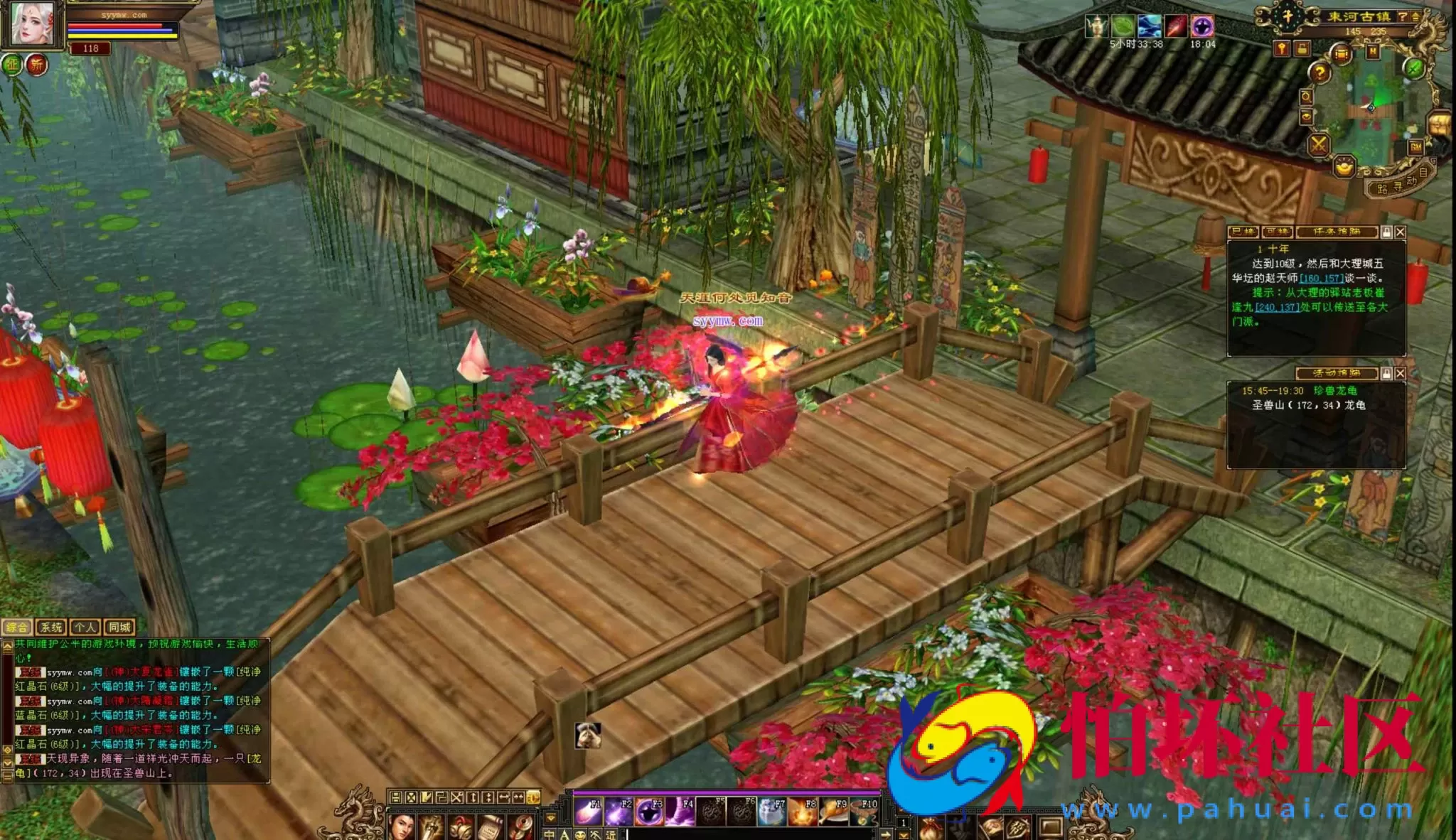Click the eye icon on the minimap ring

click(x=1307, y=115)
